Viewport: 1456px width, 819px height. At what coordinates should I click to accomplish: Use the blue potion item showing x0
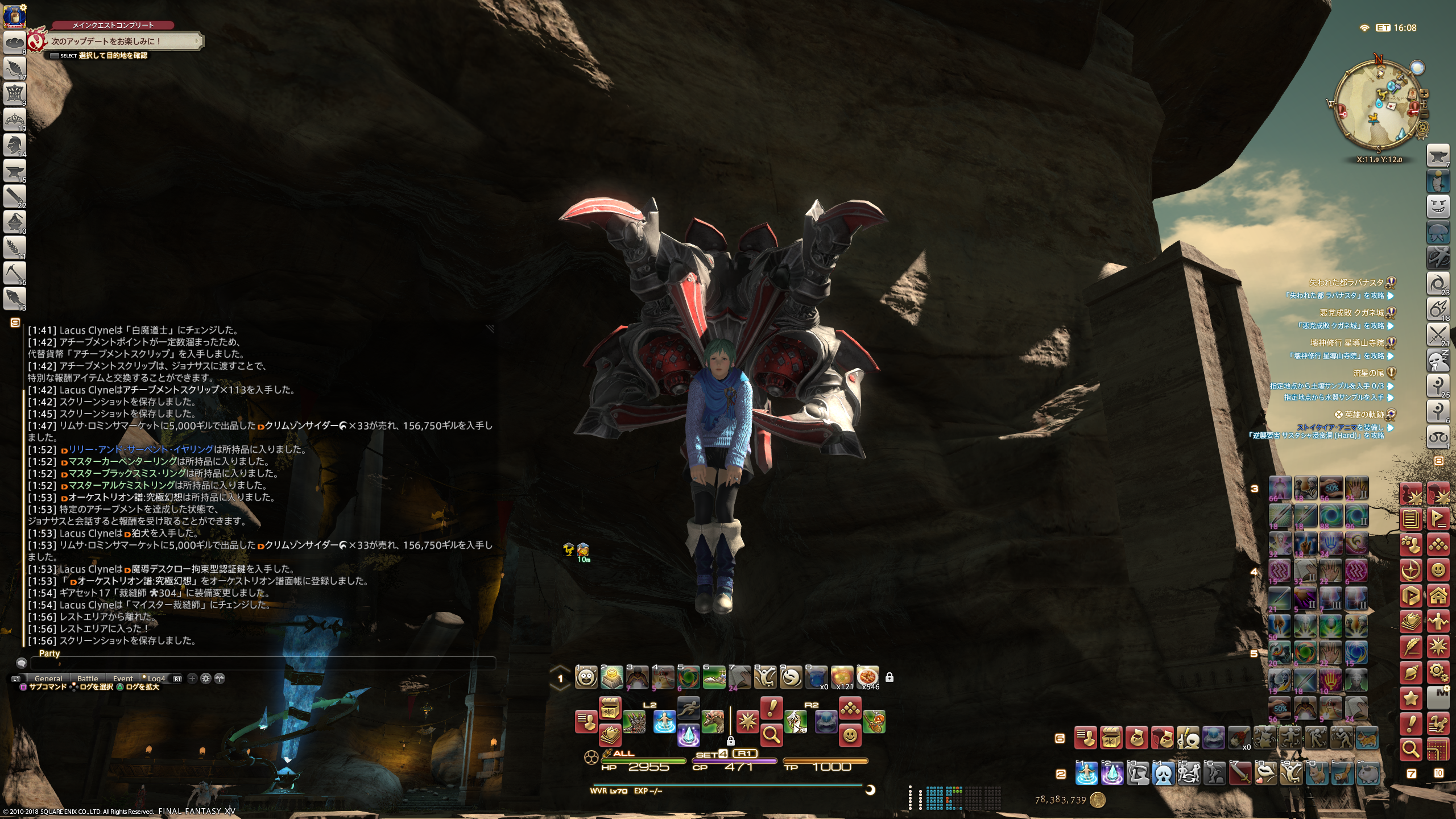pos(816,677)
